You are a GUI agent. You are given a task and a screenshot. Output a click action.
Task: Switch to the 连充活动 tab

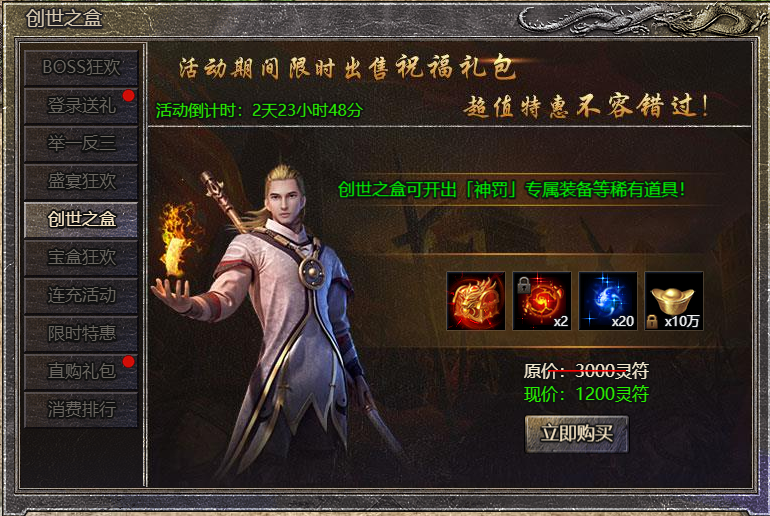click(x=81, y=295)
